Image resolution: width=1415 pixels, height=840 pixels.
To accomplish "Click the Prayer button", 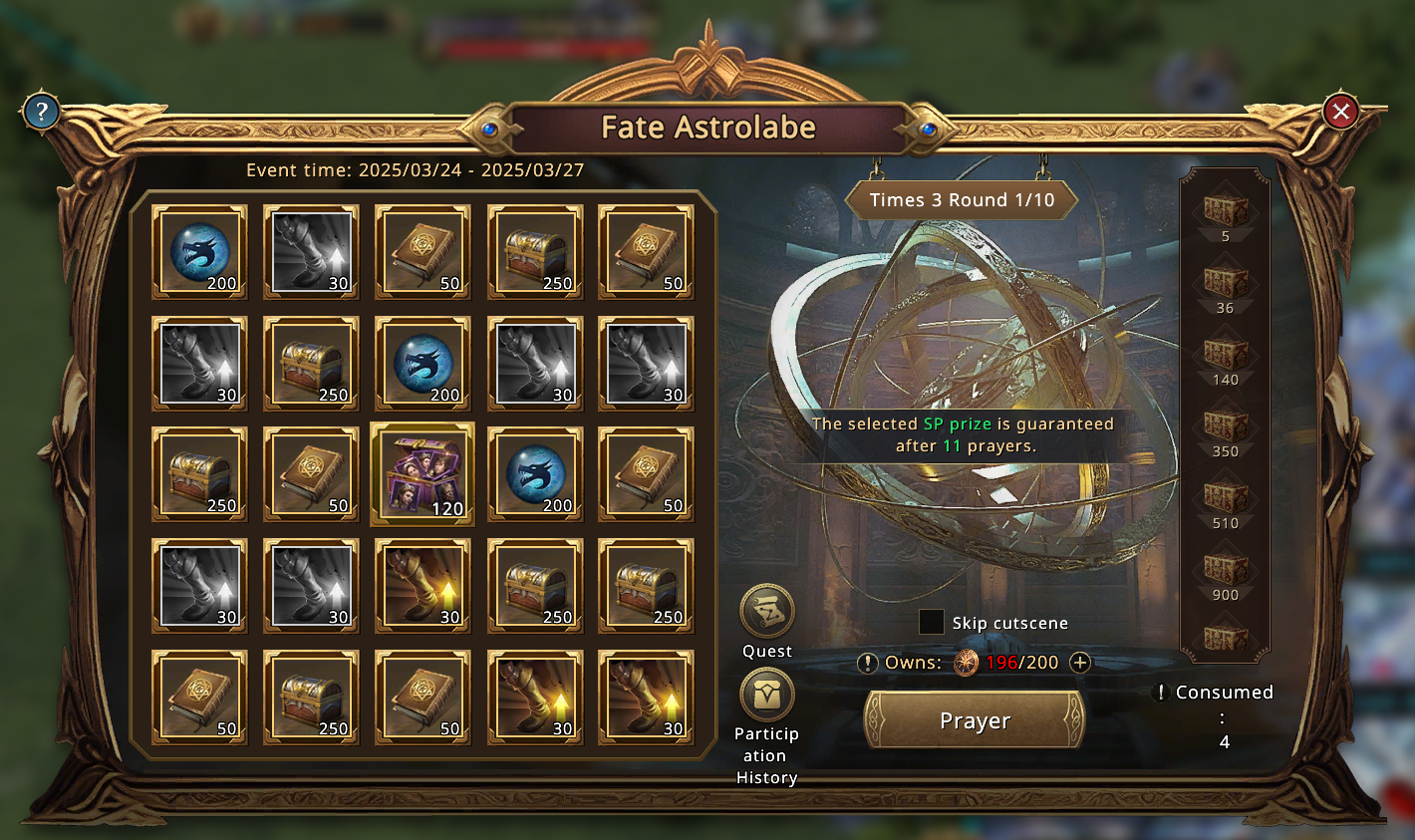I will [975, 720].
